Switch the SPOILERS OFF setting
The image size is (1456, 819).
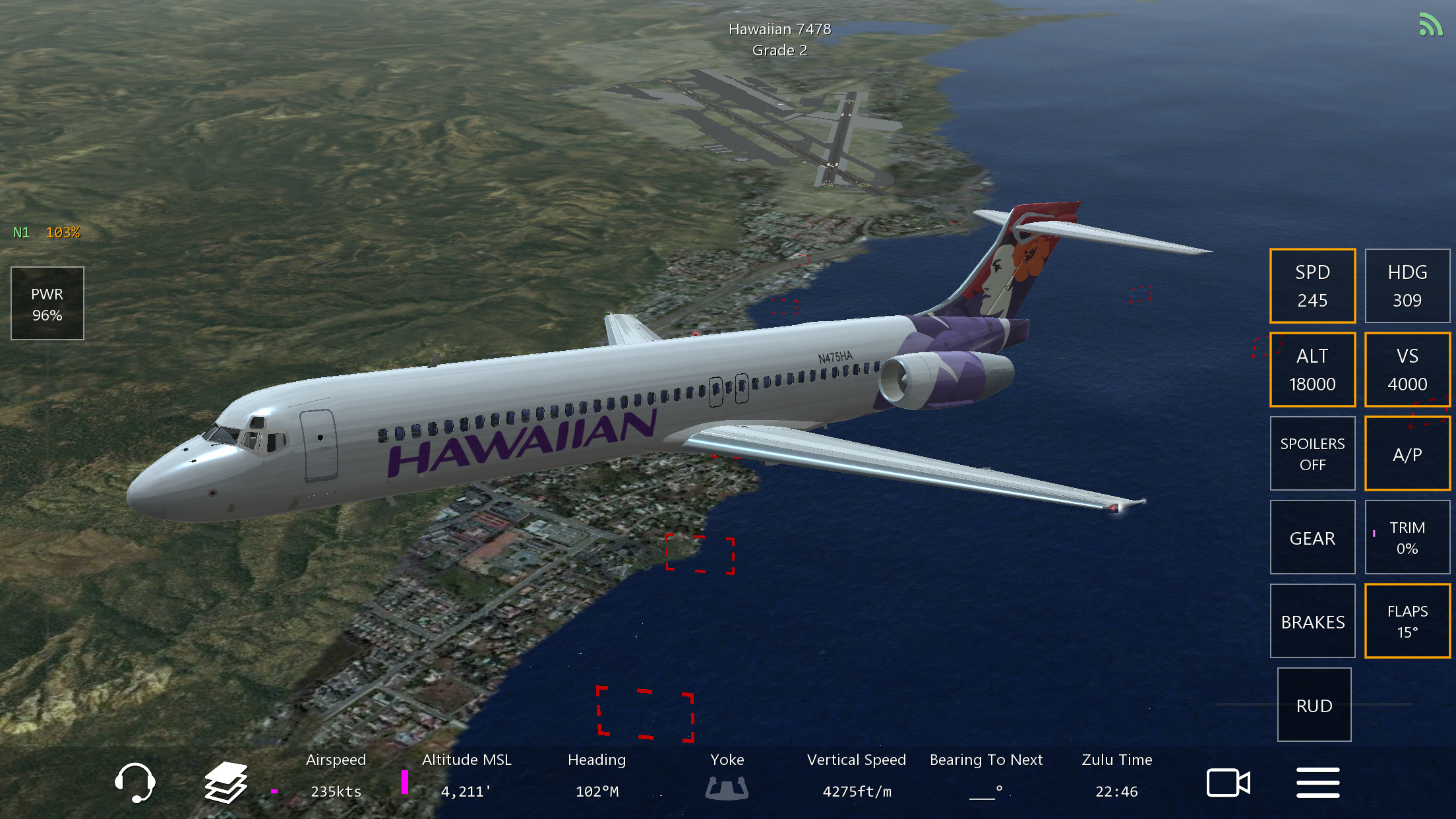pos(1312,454)
